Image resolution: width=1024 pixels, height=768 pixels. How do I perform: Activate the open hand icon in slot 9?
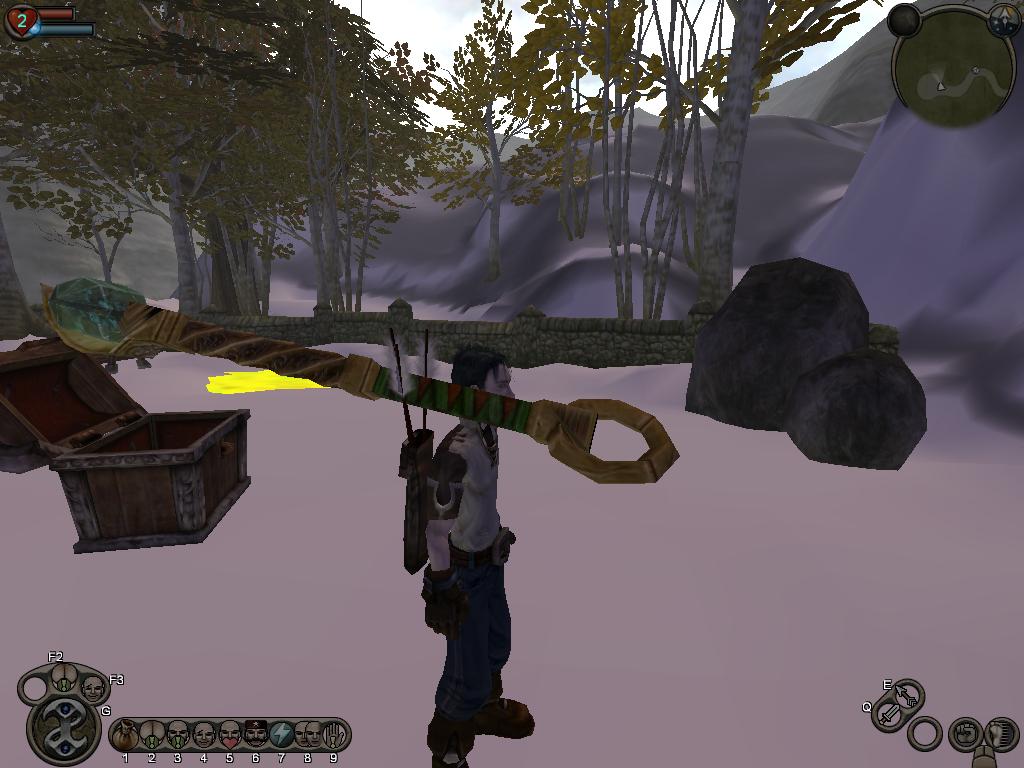(x=333, y=736)
